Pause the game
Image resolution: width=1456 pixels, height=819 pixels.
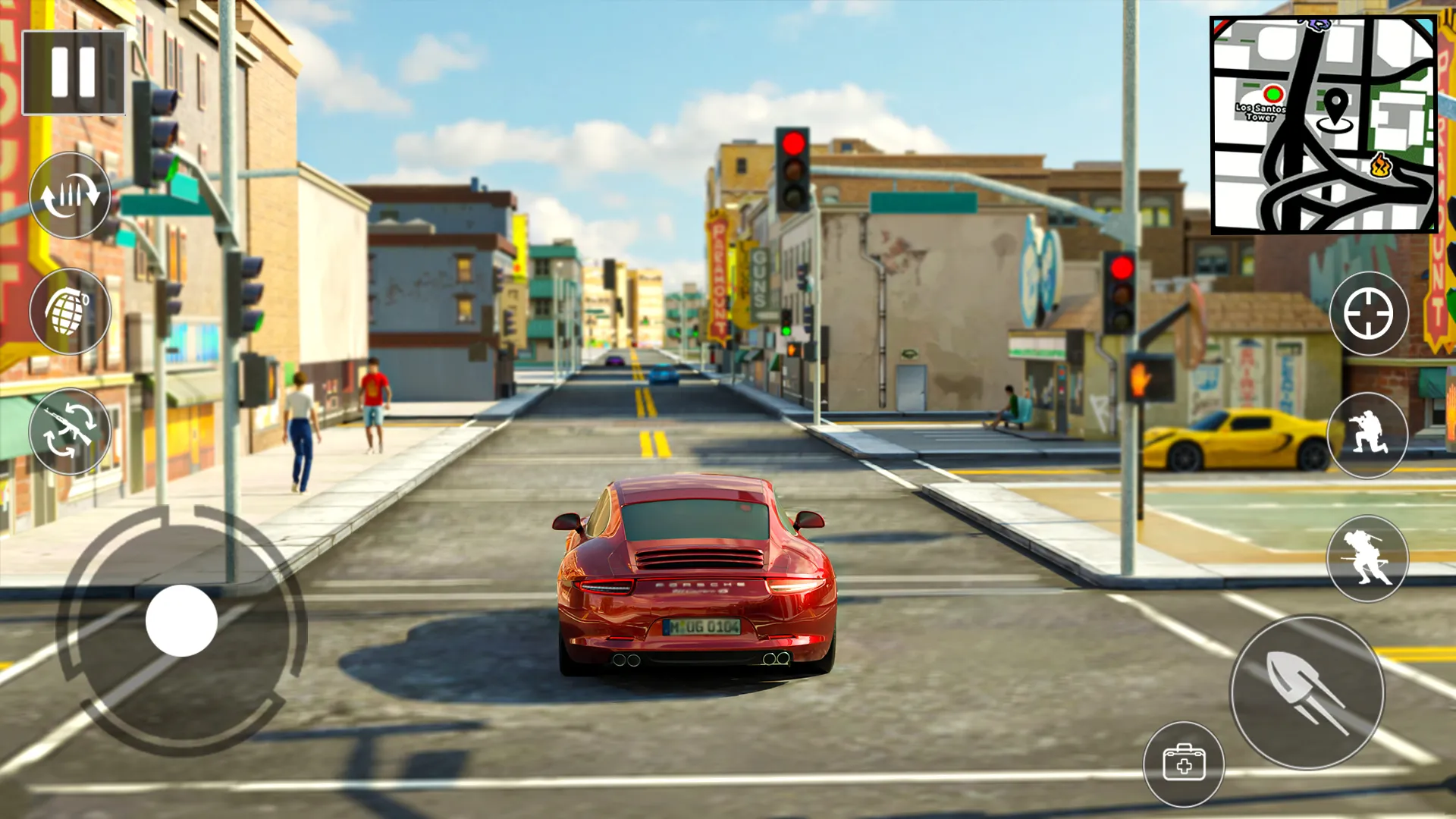point(72,72)
